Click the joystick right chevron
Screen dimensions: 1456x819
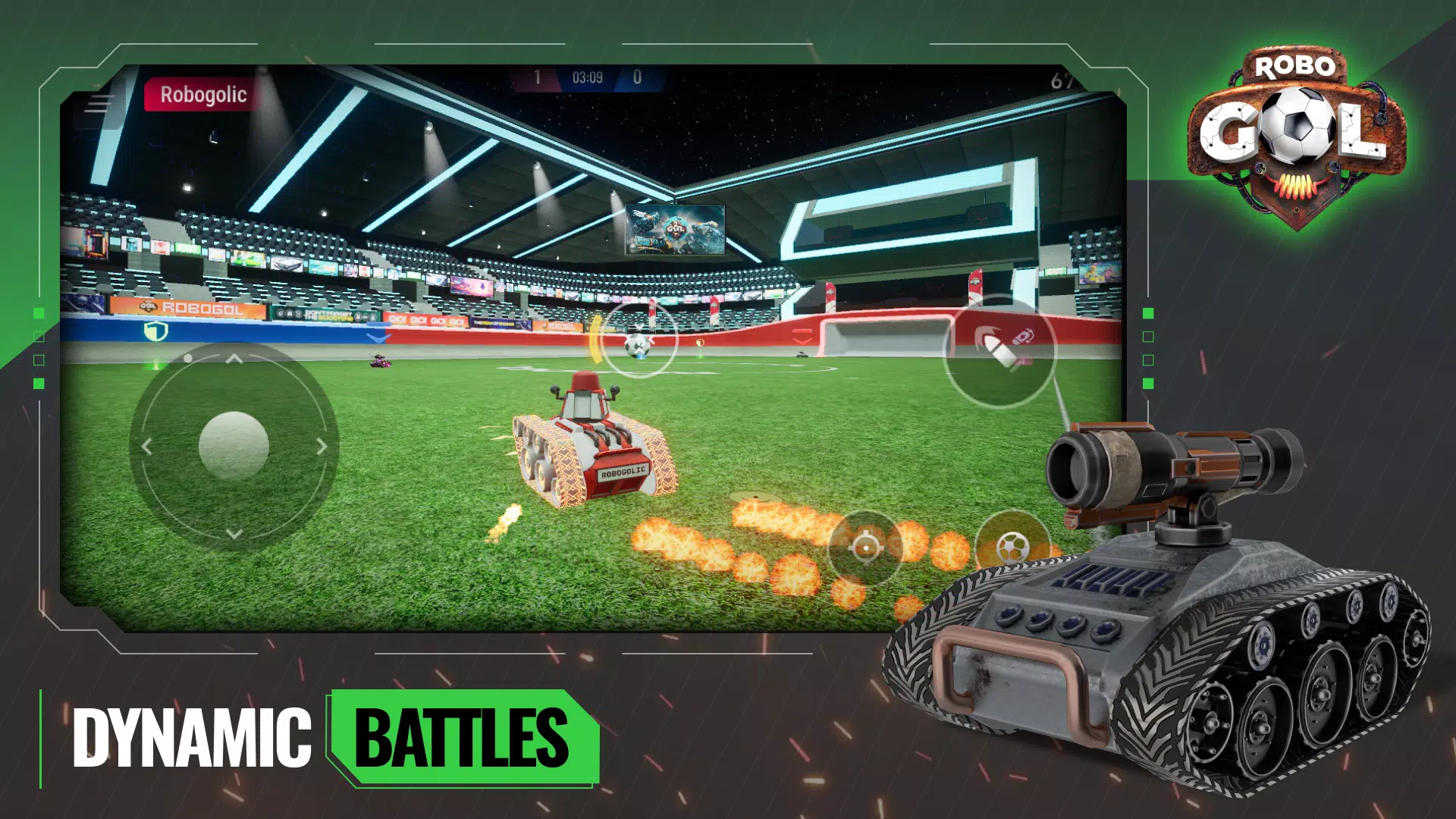point(321,447)
